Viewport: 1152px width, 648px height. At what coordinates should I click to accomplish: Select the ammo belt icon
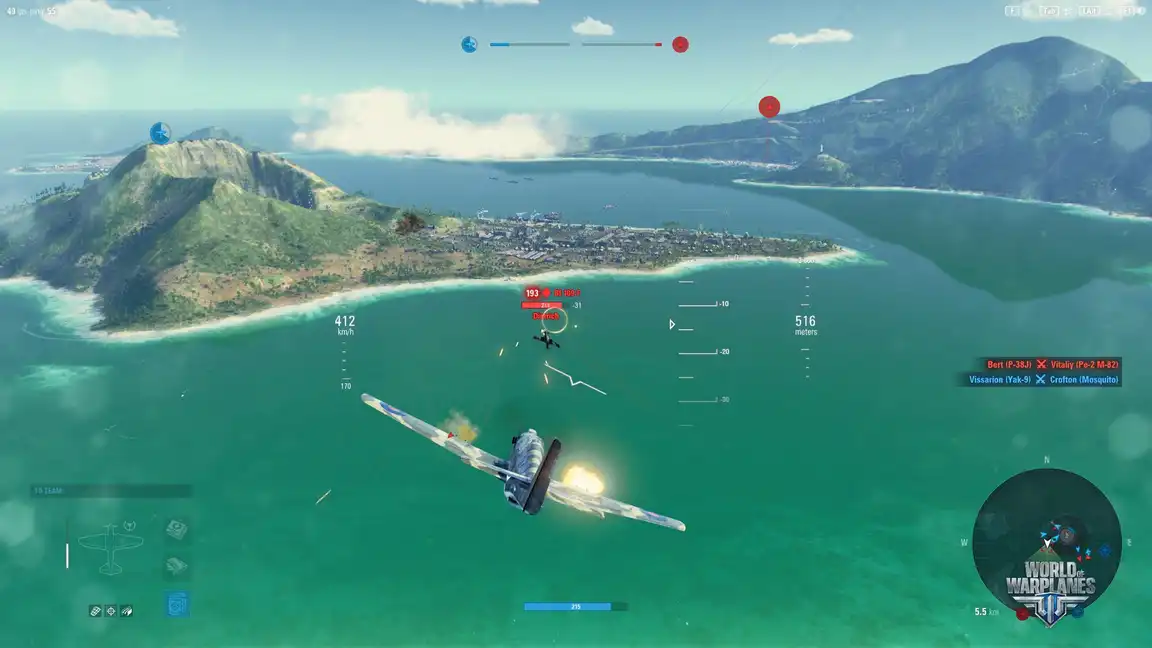pyautogui.click(x=95, y=611)
